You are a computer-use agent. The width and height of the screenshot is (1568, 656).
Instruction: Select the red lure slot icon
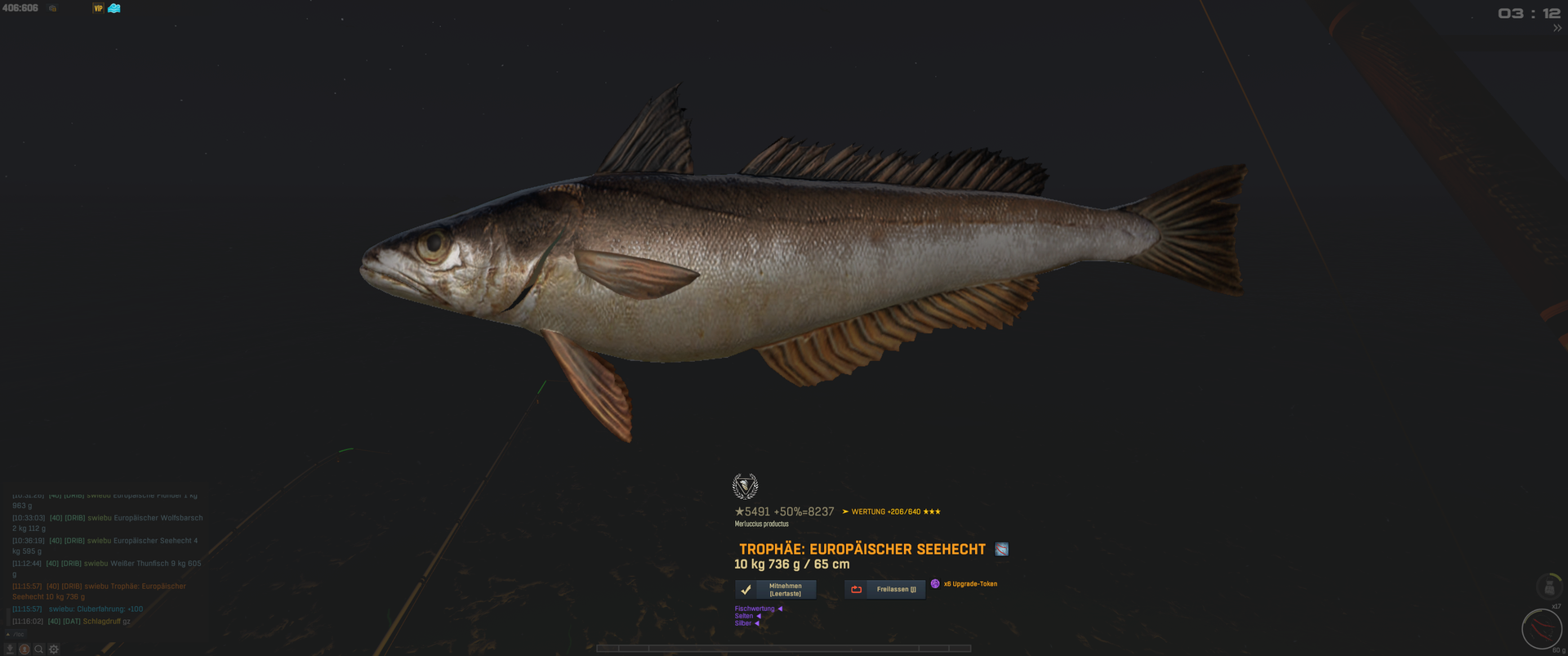click(x=1542, y=629)
